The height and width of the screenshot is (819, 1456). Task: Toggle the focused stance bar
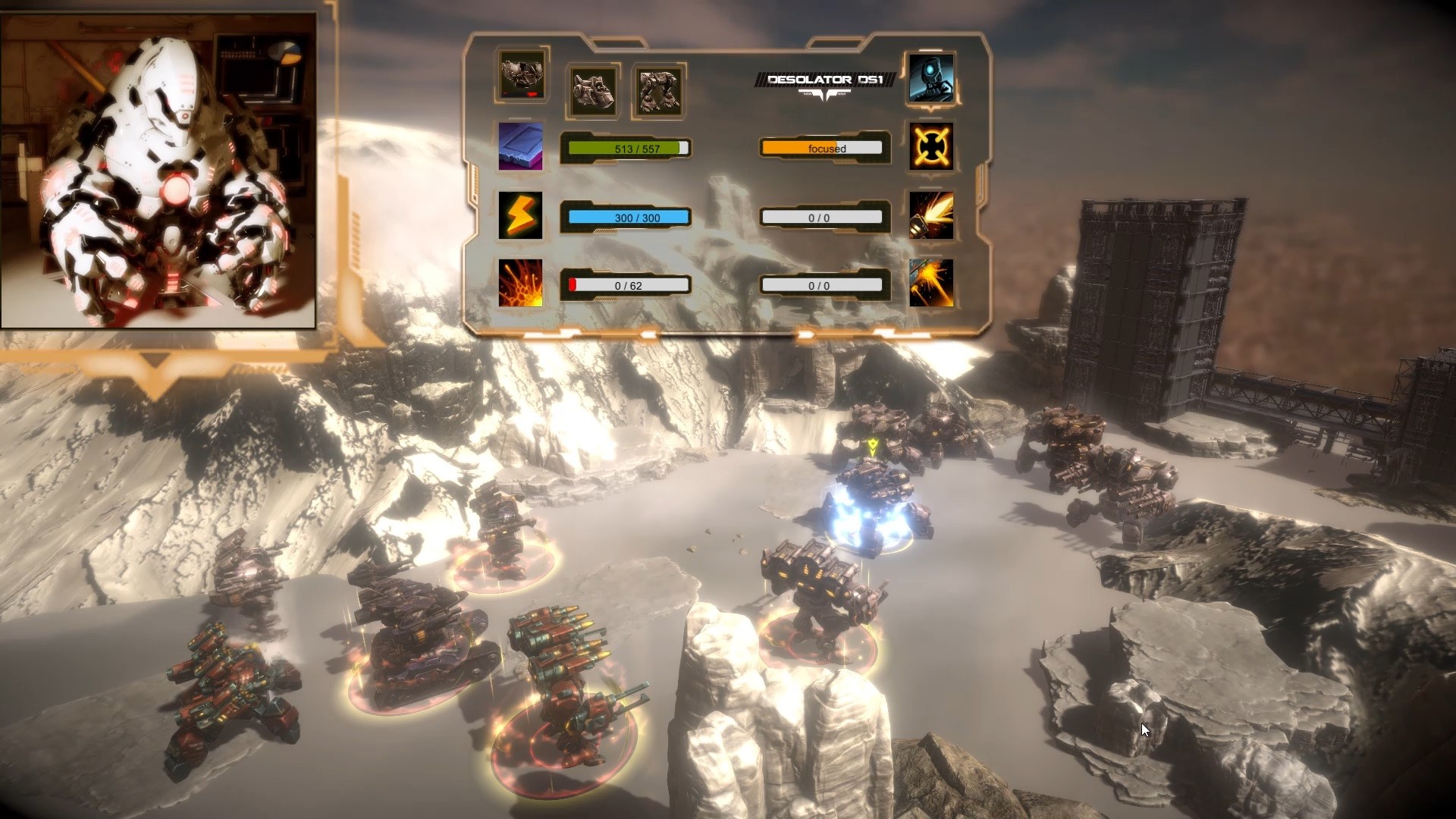click(x=823, y=148)
